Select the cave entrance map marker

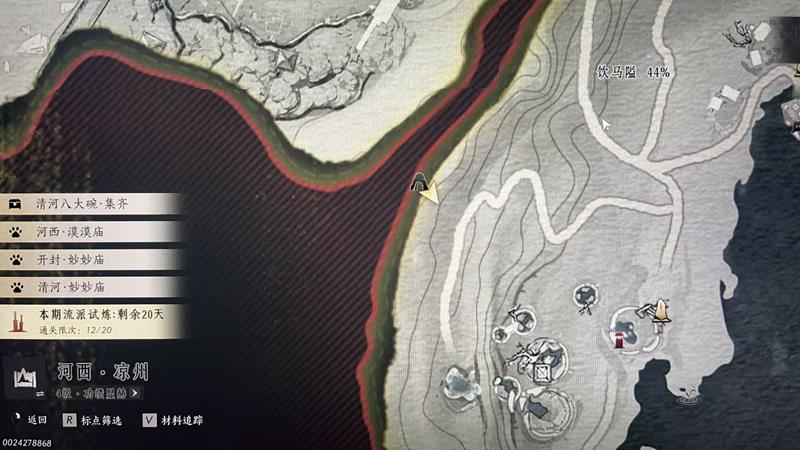click(x=421, y=182)
